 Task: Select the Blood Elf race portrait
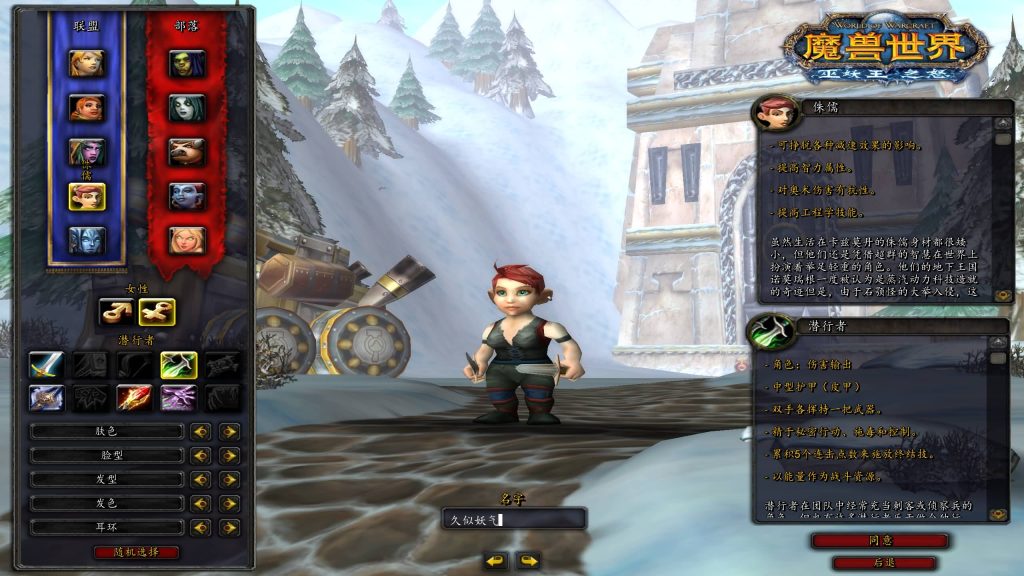(x=187, y=240)
